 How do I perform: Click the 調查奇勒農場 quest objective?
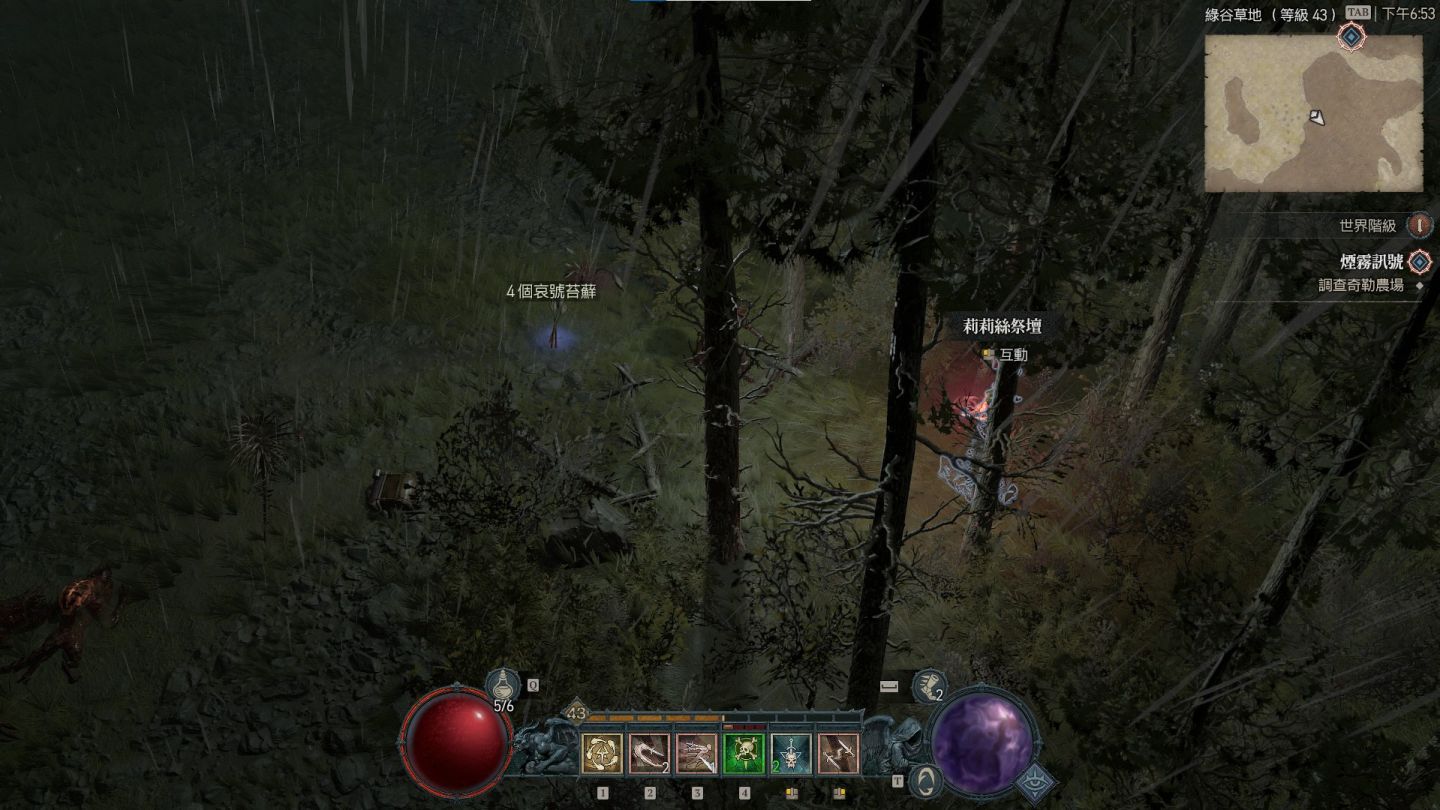[1360, 285]
